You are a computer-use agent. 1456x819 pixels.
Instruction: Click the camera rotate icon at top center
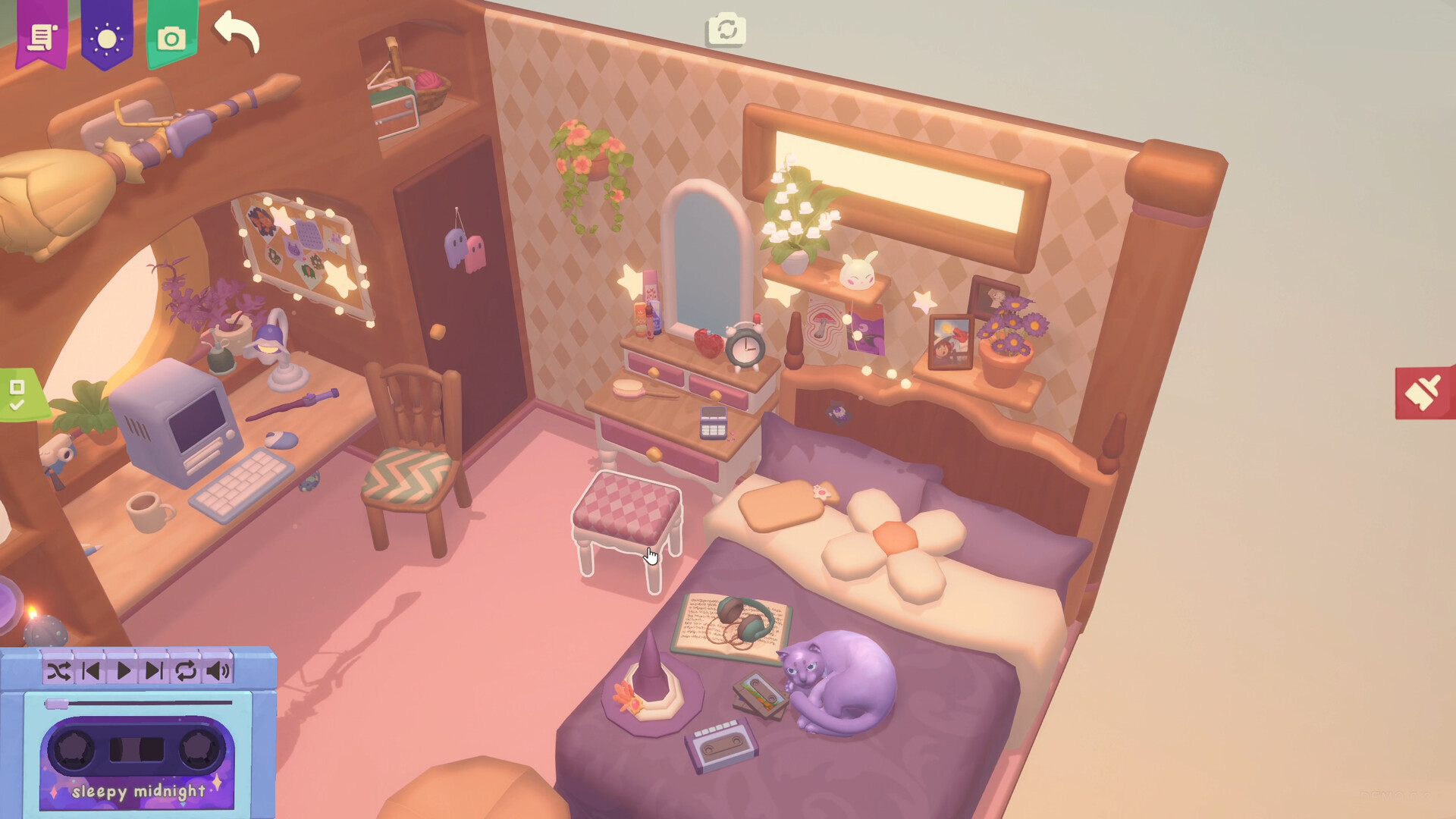pyautogui.click(x=726, y=29)
